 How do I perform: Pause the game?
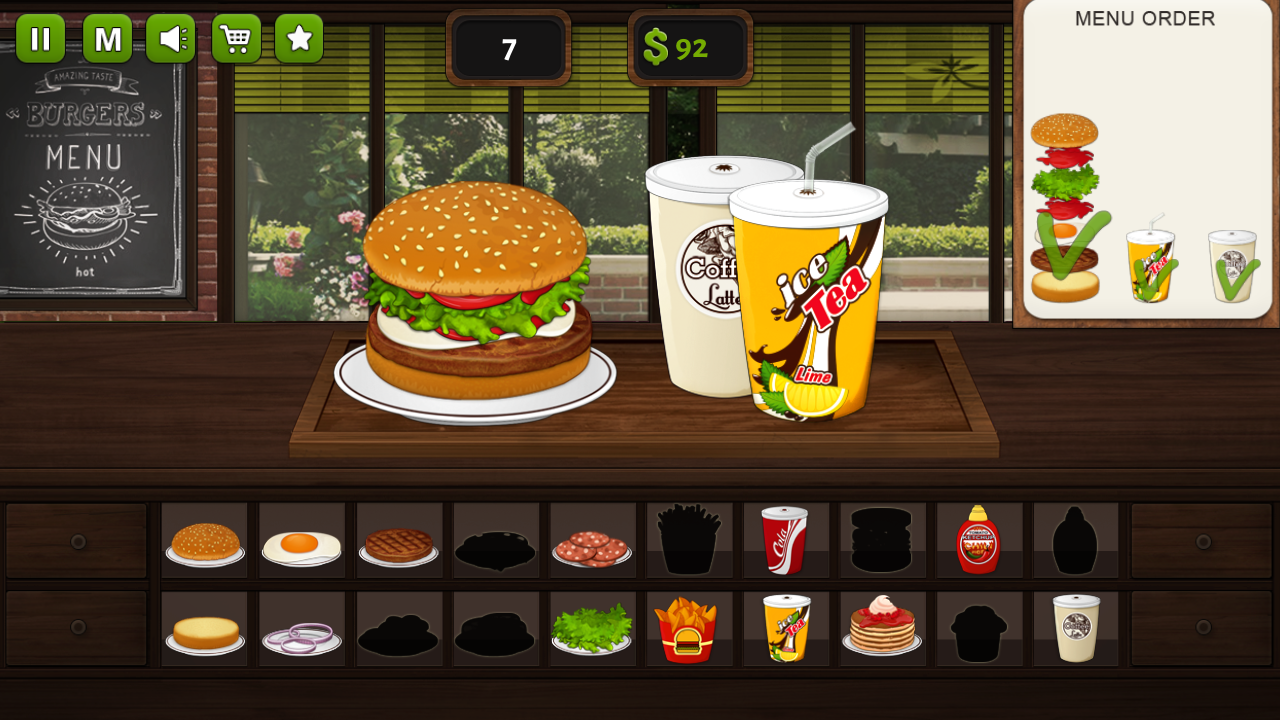point(41,38)
